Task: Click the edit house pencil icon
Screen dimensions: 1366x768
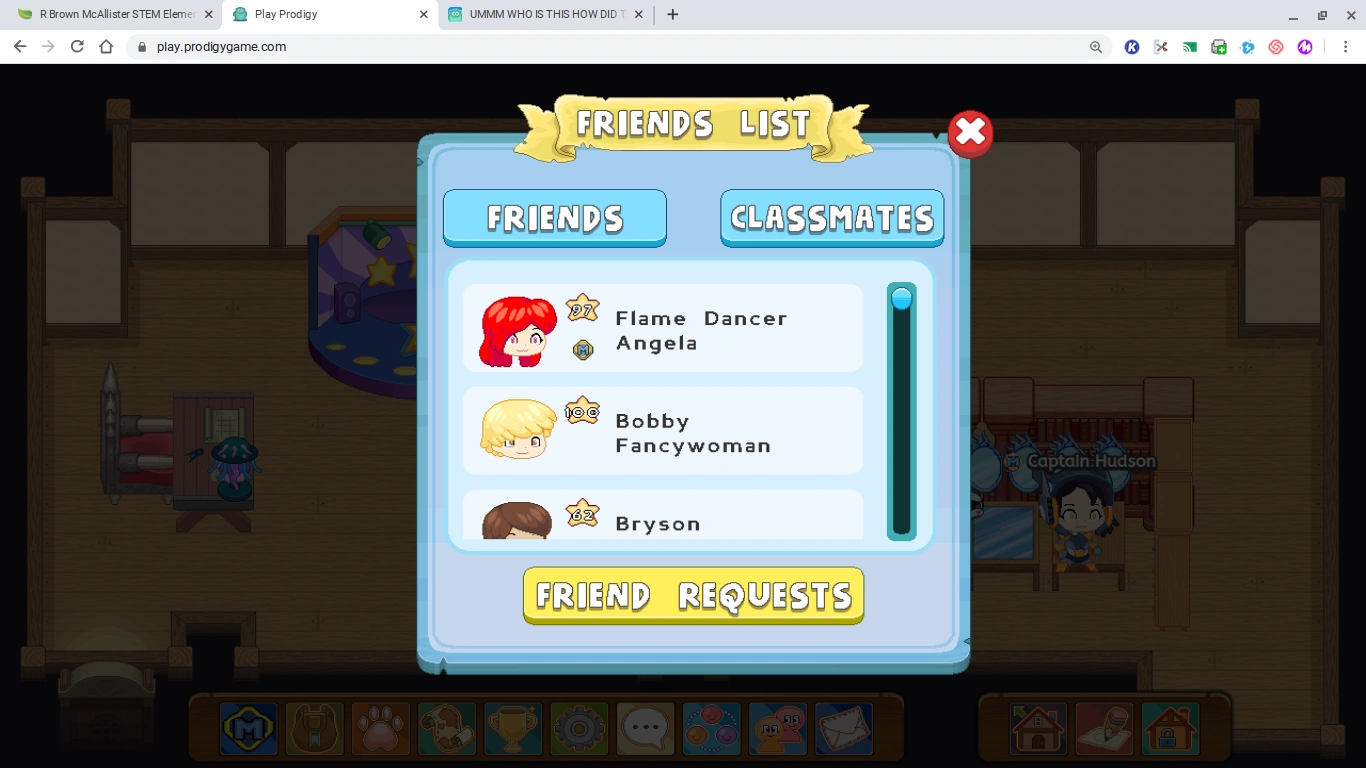Action: (x=1105, y=729)
